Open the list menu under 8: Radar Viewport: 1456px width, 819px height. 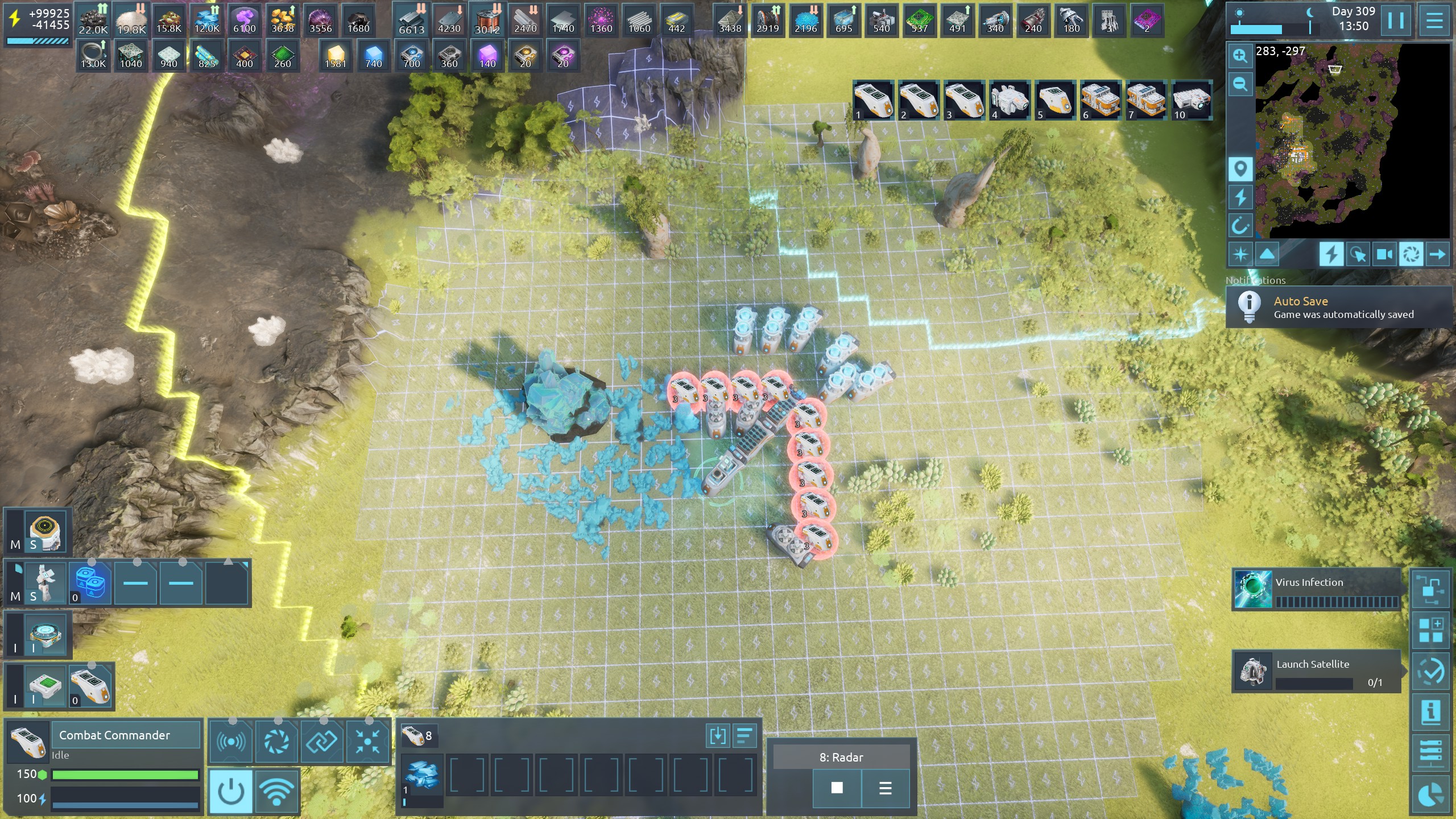(x=885, y=788)
